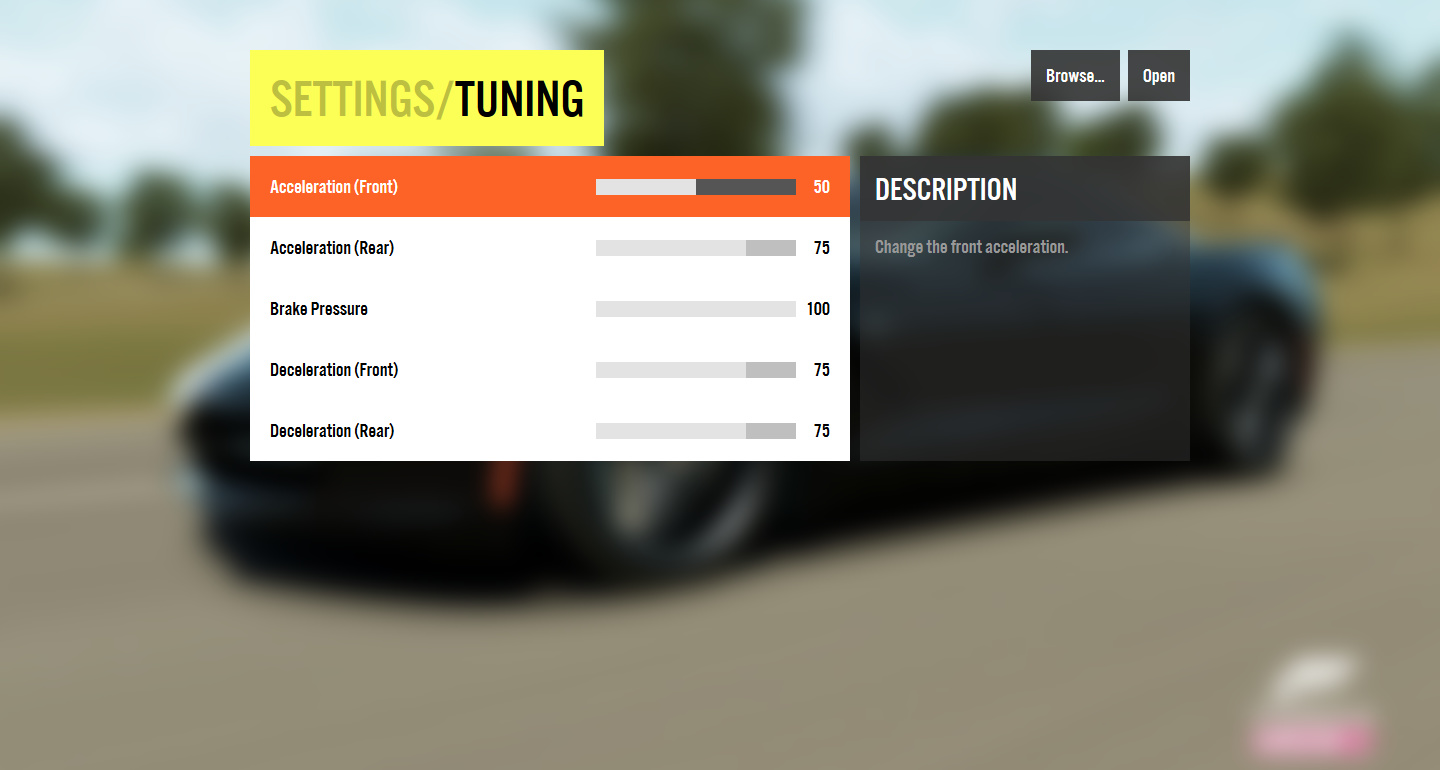Select the Deceleration (Front) setting

coord(334,370)
